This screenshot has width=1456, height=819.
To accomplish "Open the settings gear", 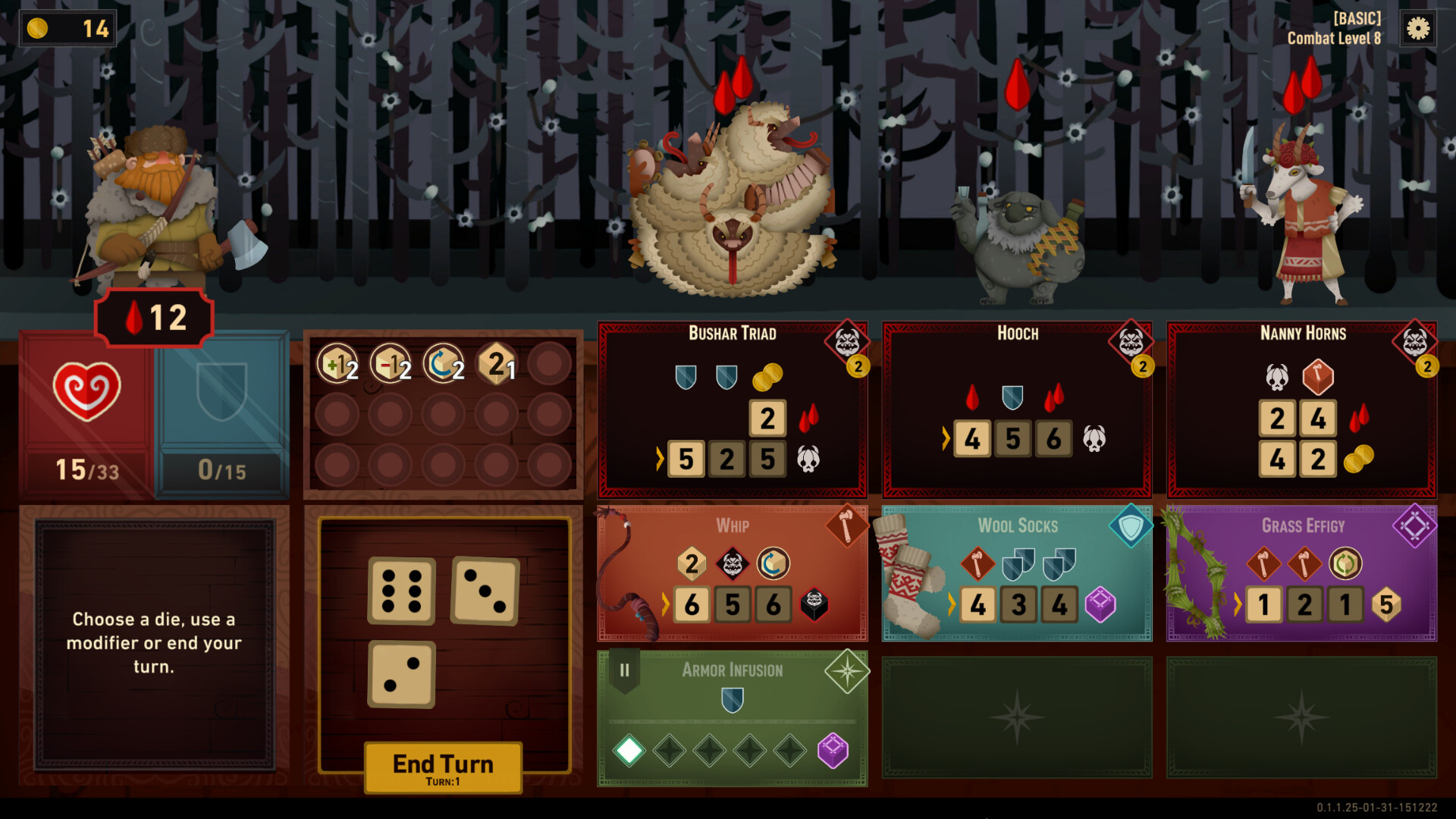I will tap(1417, 29).
